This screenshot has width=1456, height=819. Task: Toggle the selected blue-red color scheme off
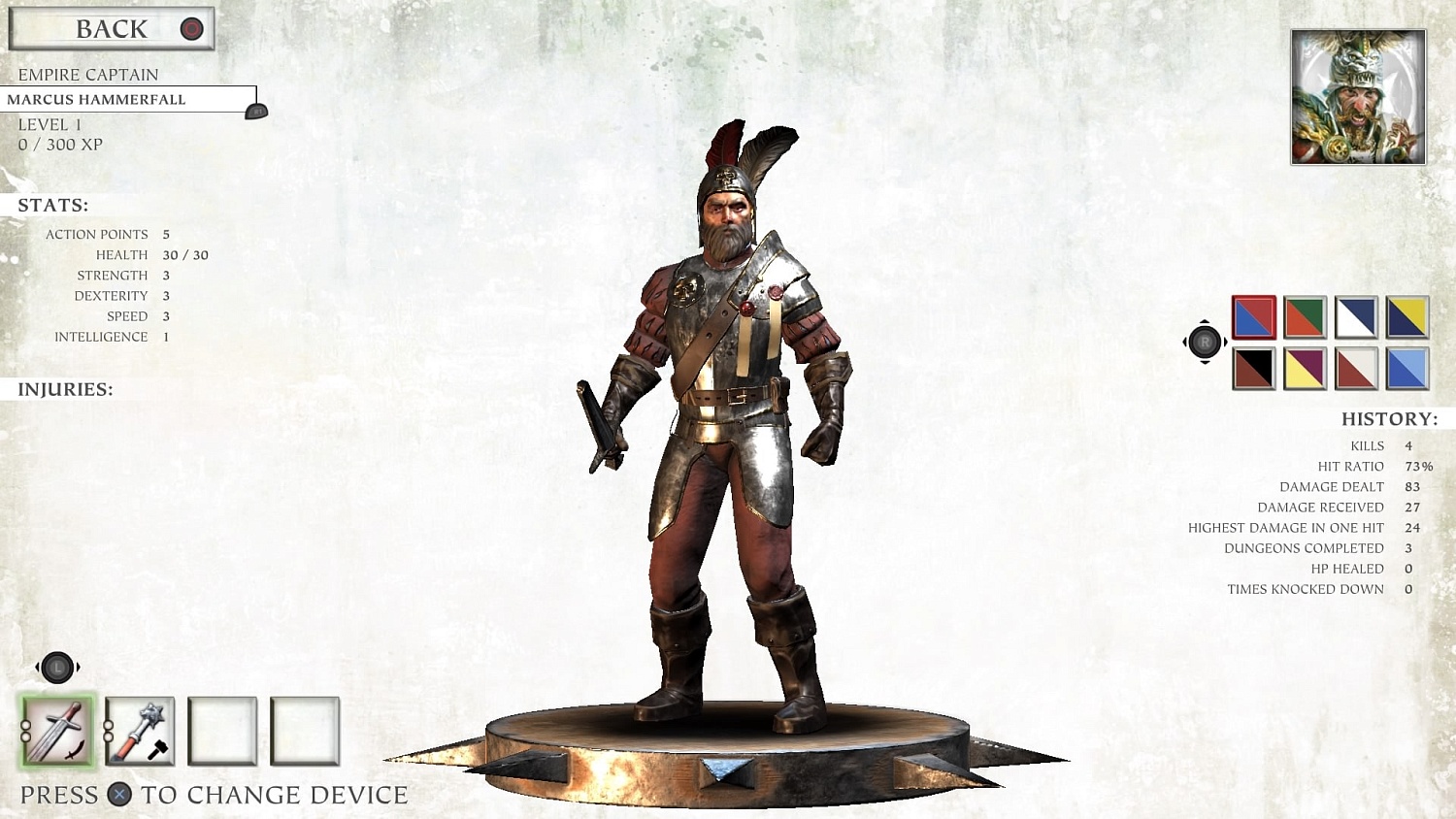1253,317
